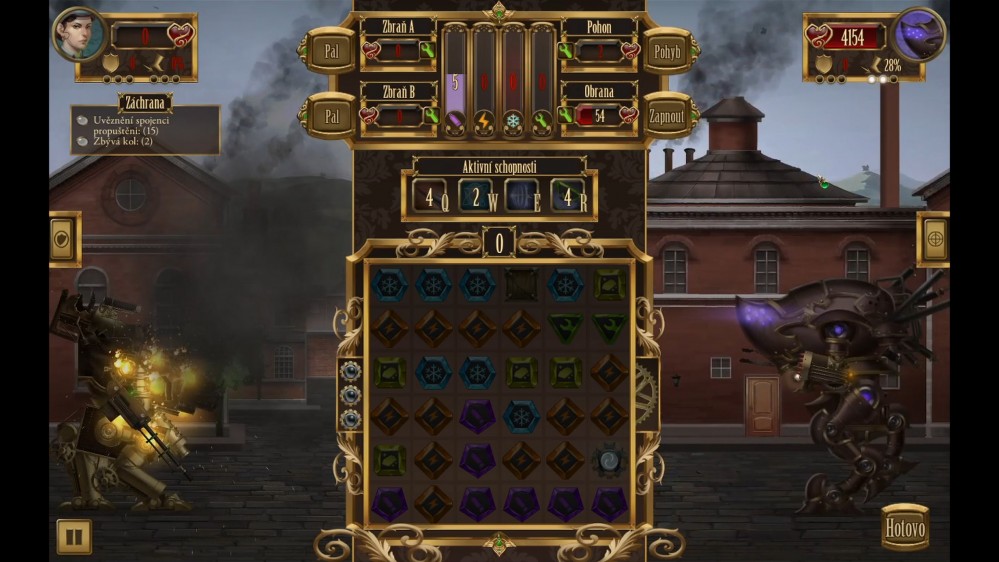Fire weapon A with its Pal button
Image resolution: width=999 pixels, height=562 pixels.
tap(330, 49)
